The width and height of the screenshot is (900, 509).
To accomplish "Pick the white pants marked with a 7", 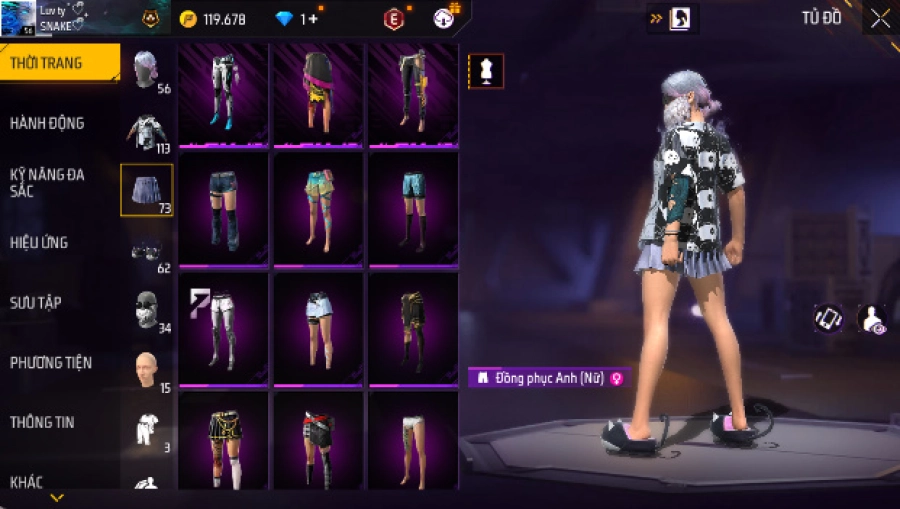I will click(x=222, y=328).
